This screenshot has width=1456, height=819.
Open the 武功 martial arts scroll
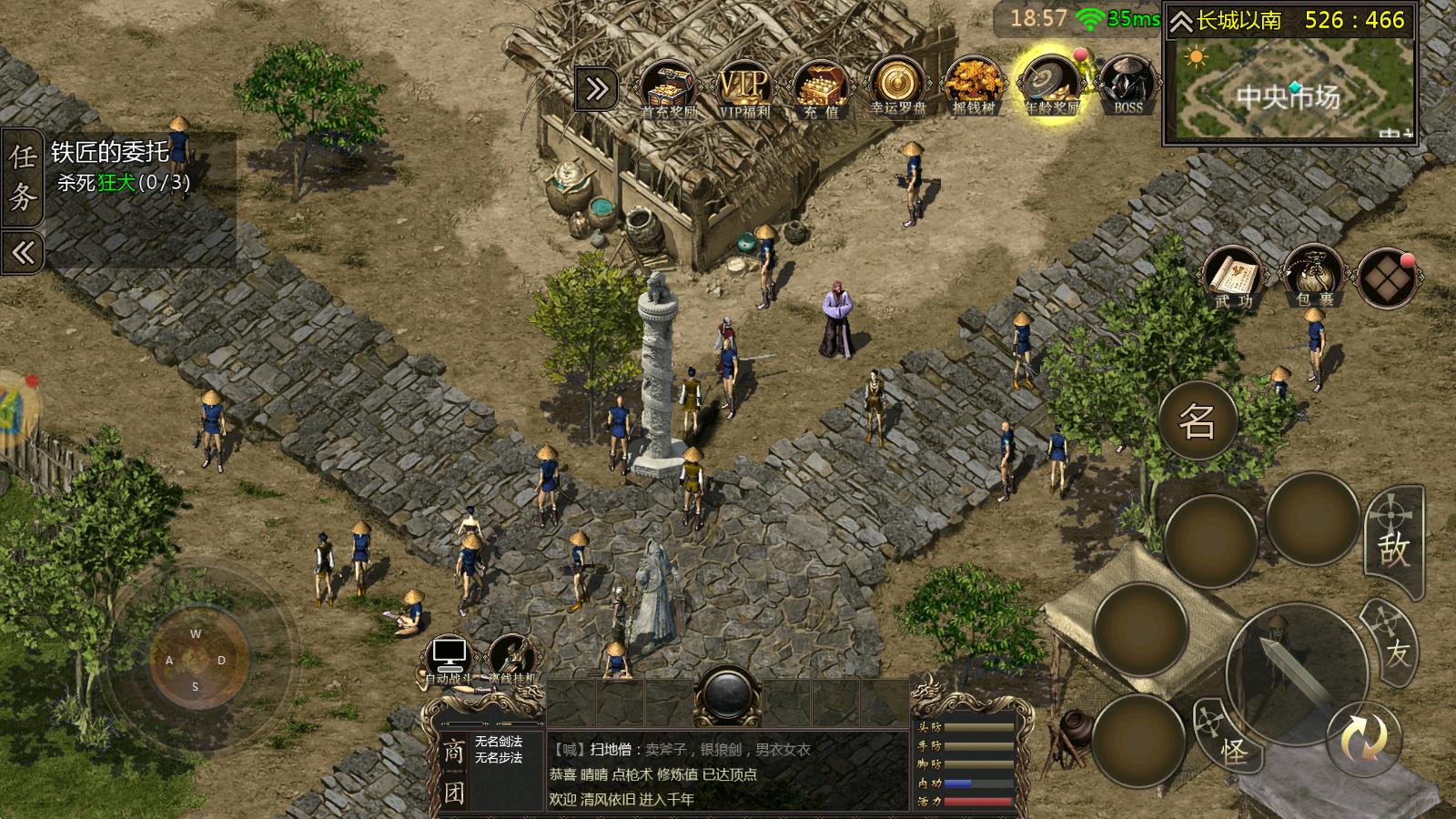pos(1233,277)
